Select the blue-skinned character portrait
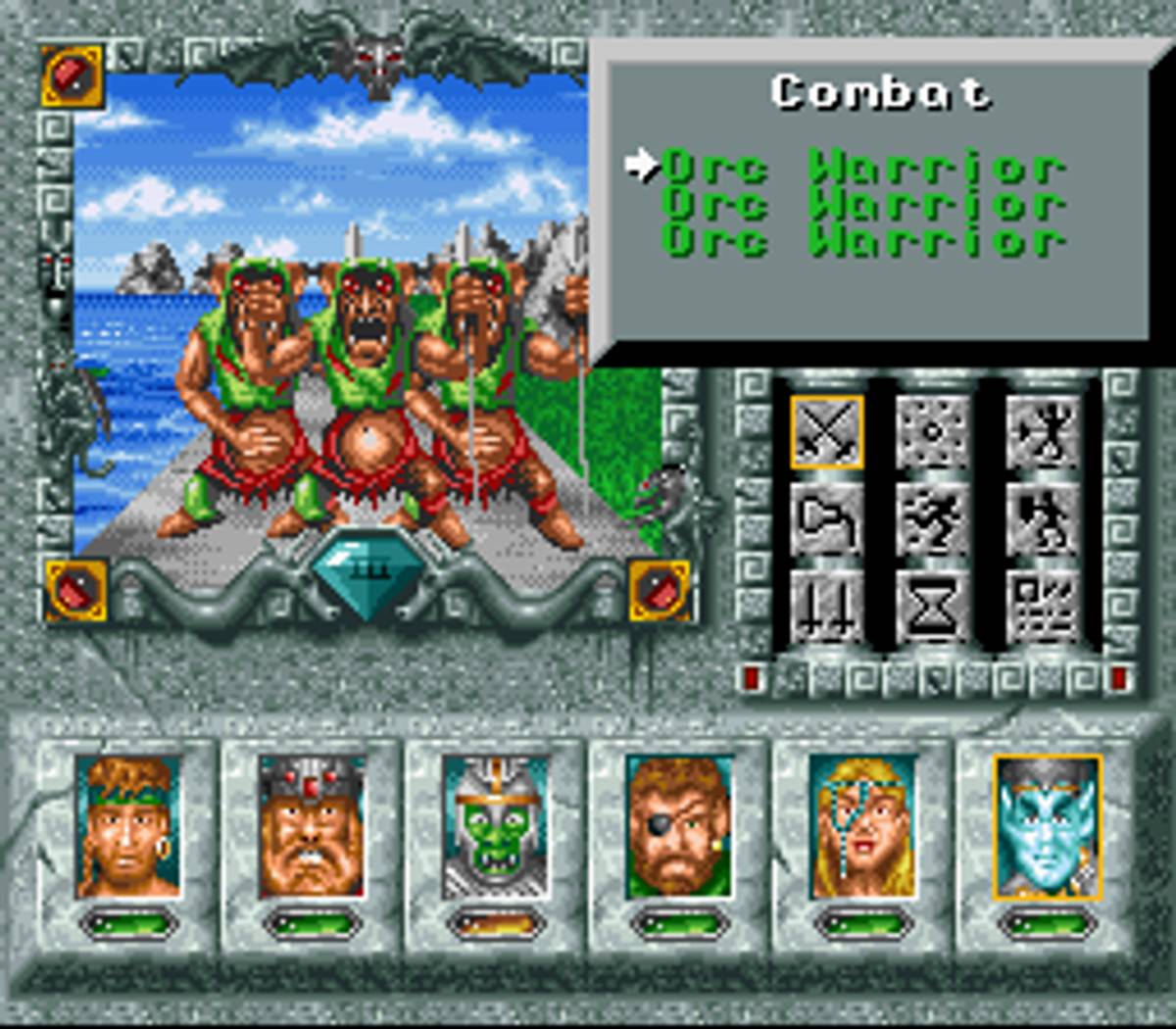The height and width of the screenshot is (1029, 1176). [x=1046, y=826]
